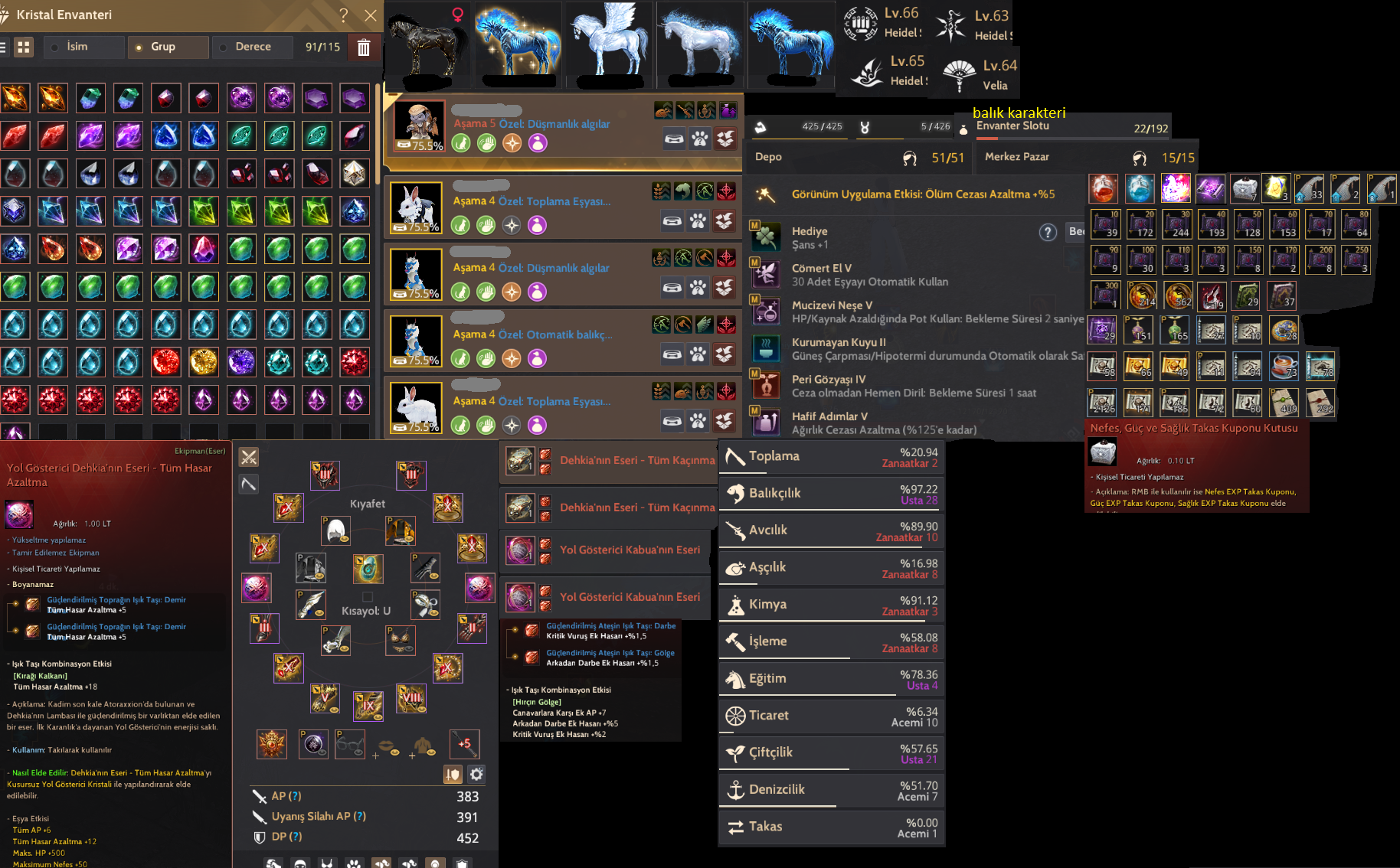
Task: Click the Eğitim horse head icon
Action: 734,678
